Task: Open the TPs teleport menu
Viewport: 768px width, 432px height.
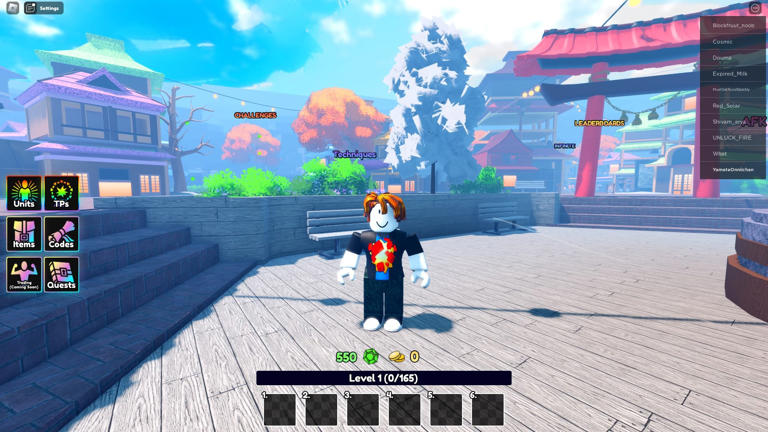Action: point(61,193)
